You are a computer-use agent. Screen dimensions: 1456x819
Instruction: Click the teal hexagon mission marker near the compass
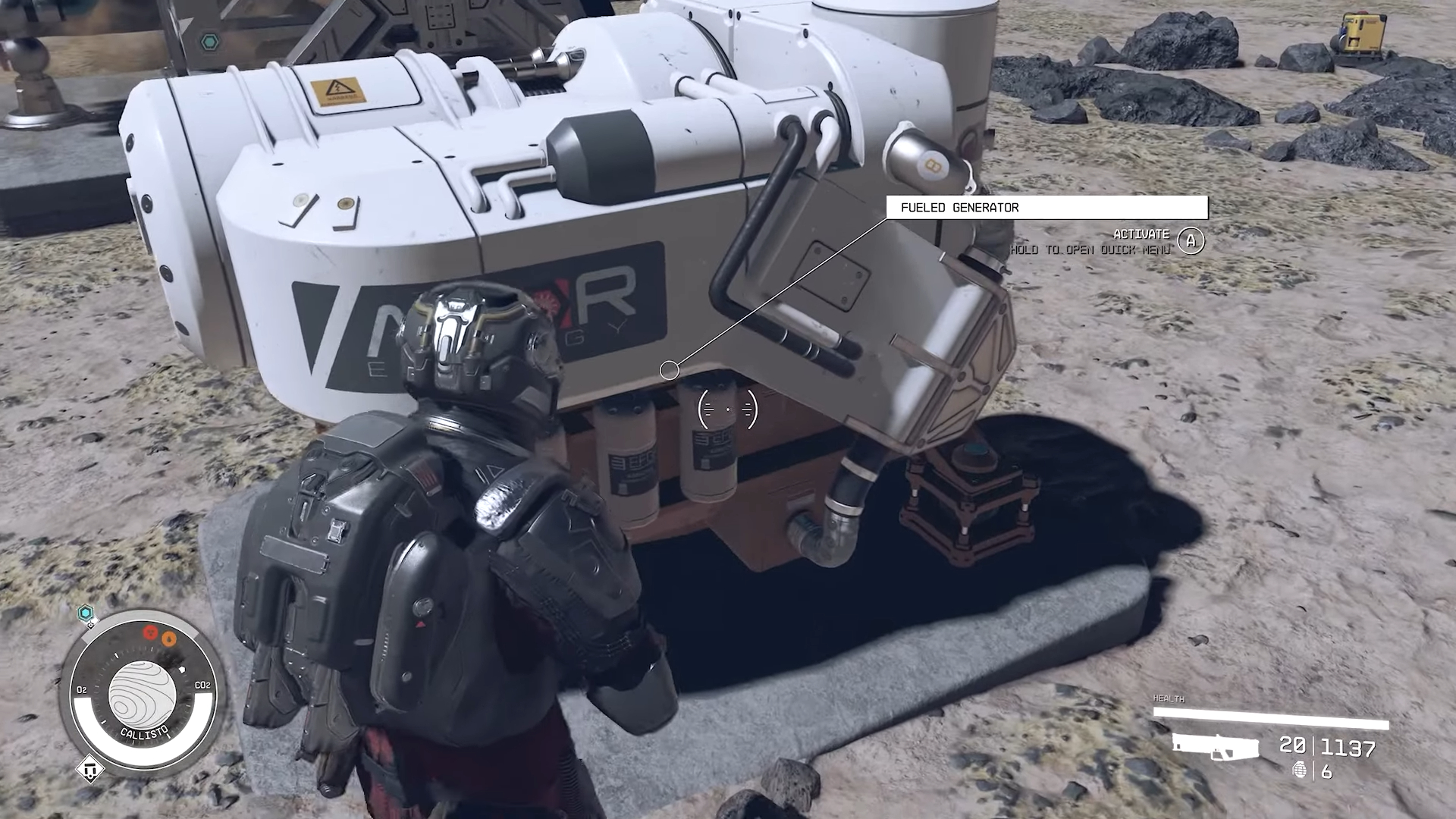[x=85, y=612]
